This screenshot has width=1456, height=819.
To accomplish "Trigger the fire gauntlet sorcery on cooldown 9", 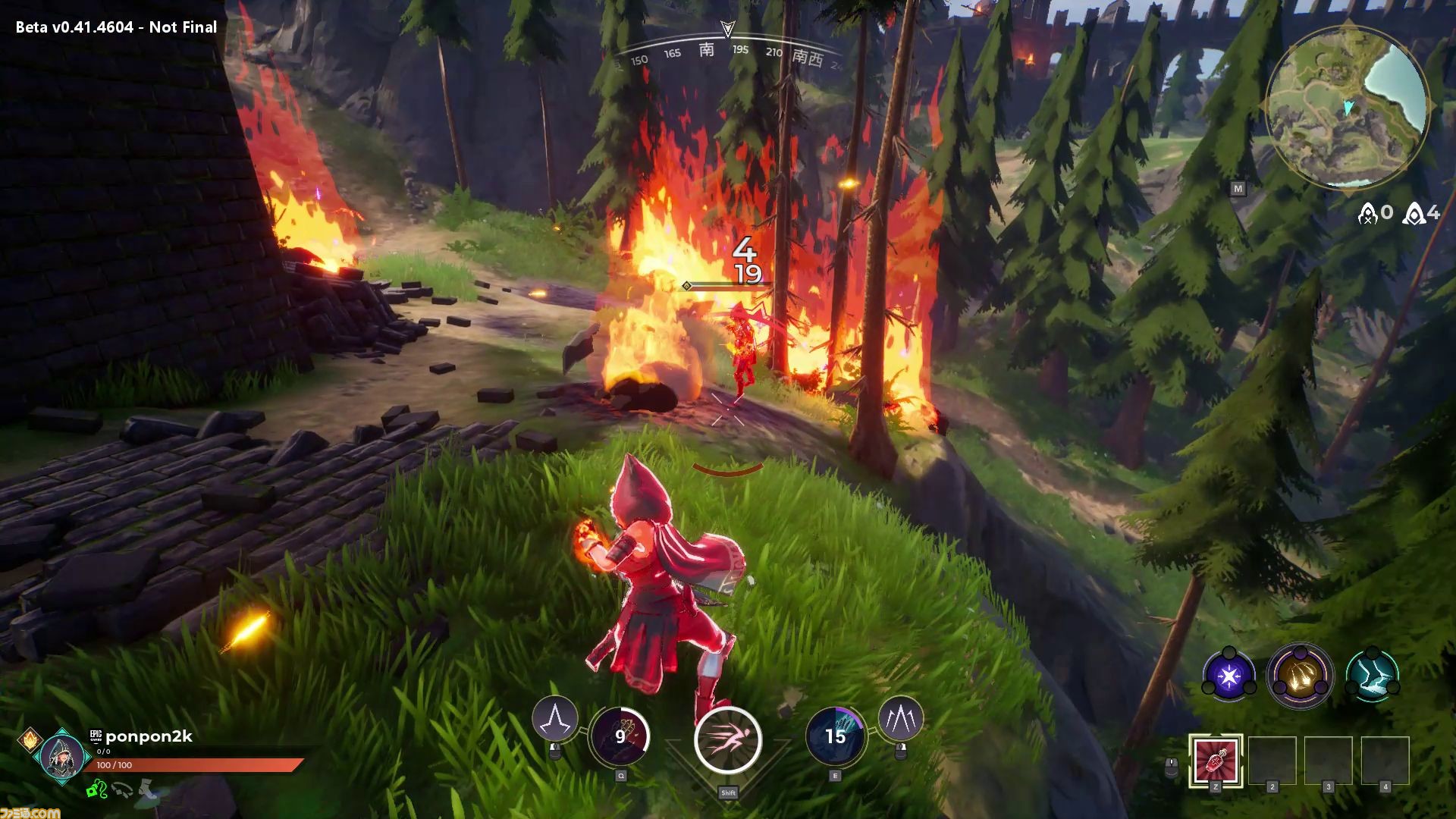I will click(619, 736).
